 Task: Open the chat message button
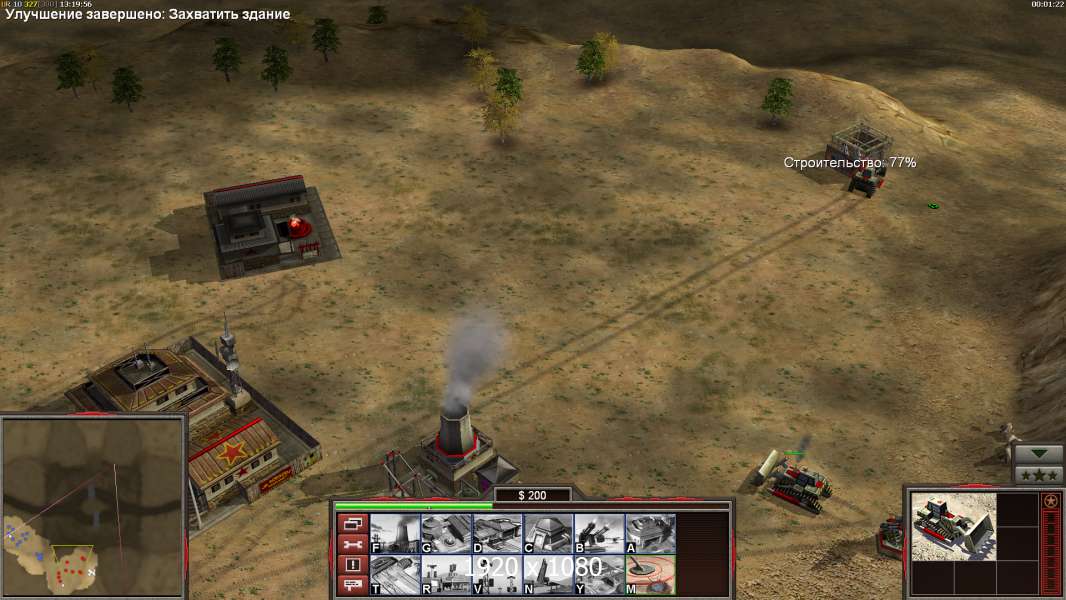[352, 586]
